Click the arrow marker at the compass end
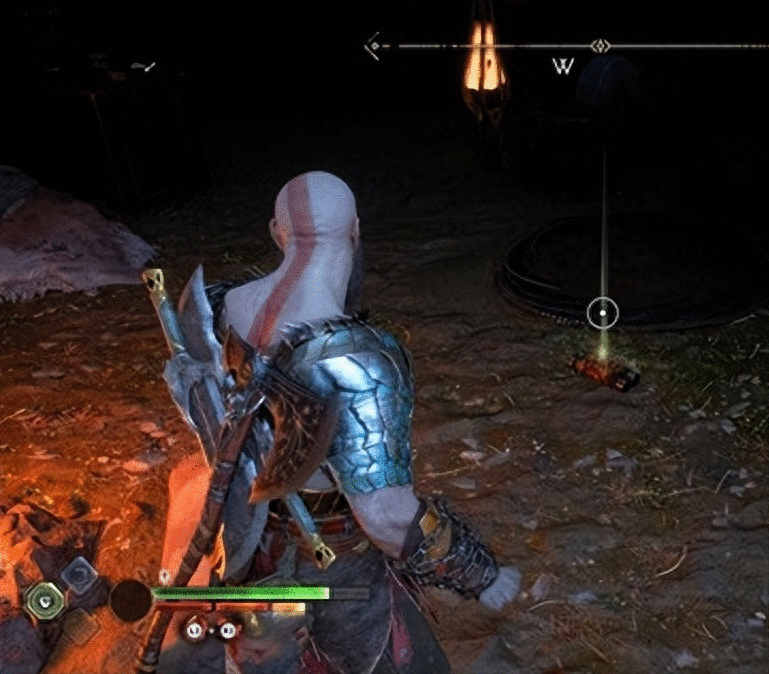This screenshot has width=769, height=674. coord(374,45)
